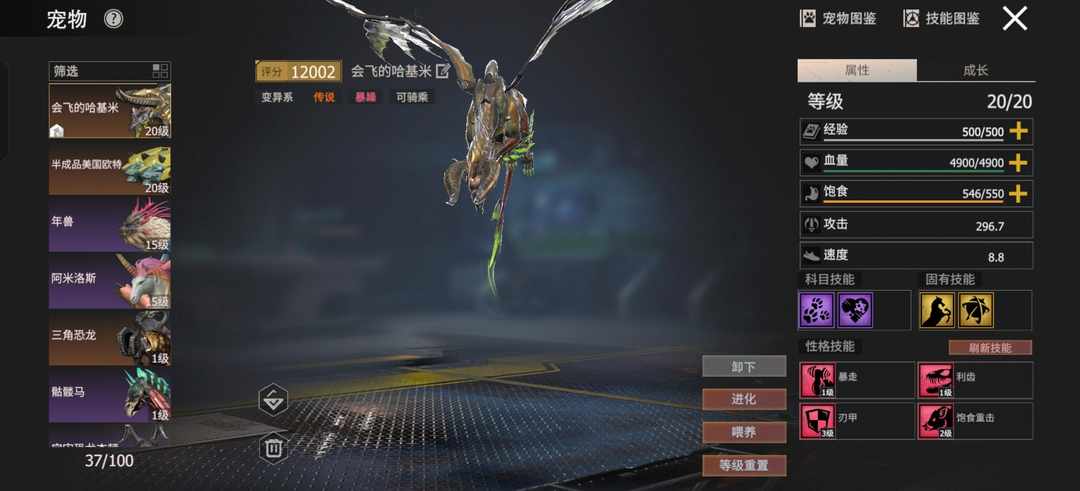Open the 技能图鉴 skill encyclopedia
Image resolution: width=1080 pixels, height=491 pixels.
coord(941,18)
